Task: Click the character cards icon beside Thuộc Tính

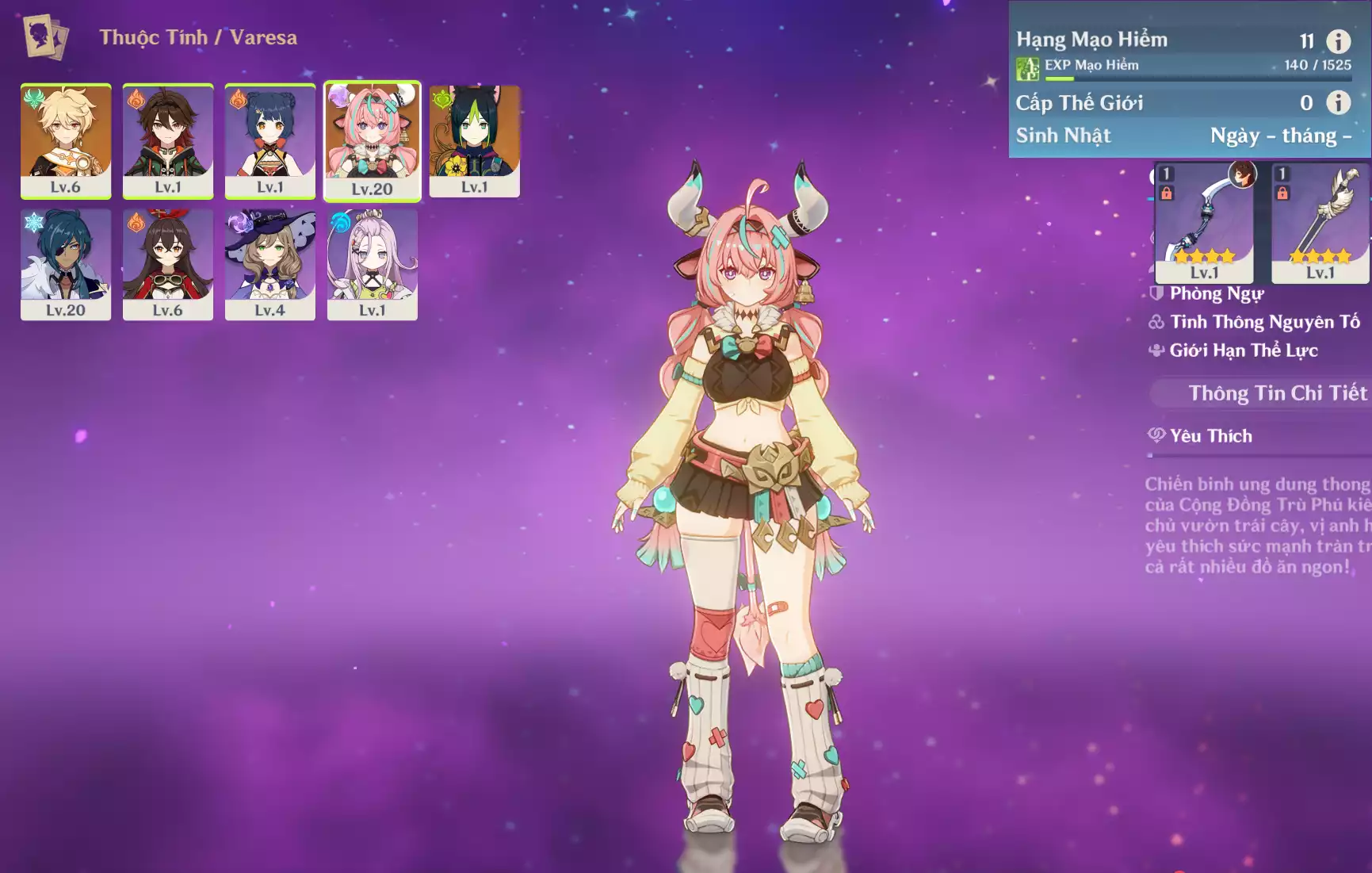Action: click(x=44, y=36)
